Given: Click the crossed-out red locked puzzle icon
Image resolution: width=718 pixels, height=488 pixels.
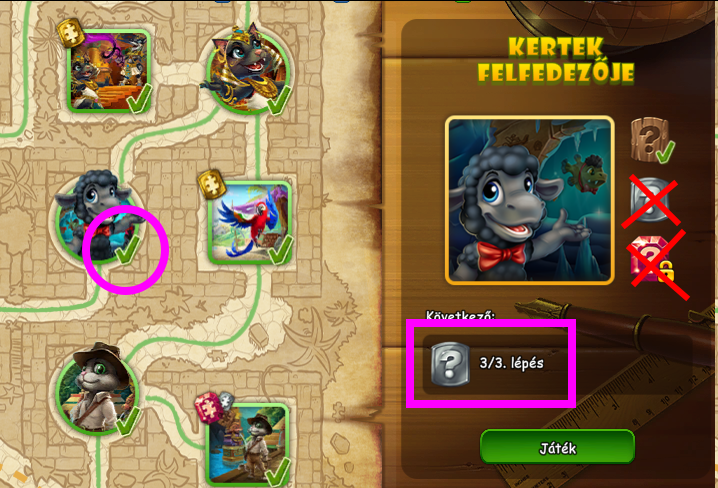Looking at the screenshot, I should pos(652,261).
